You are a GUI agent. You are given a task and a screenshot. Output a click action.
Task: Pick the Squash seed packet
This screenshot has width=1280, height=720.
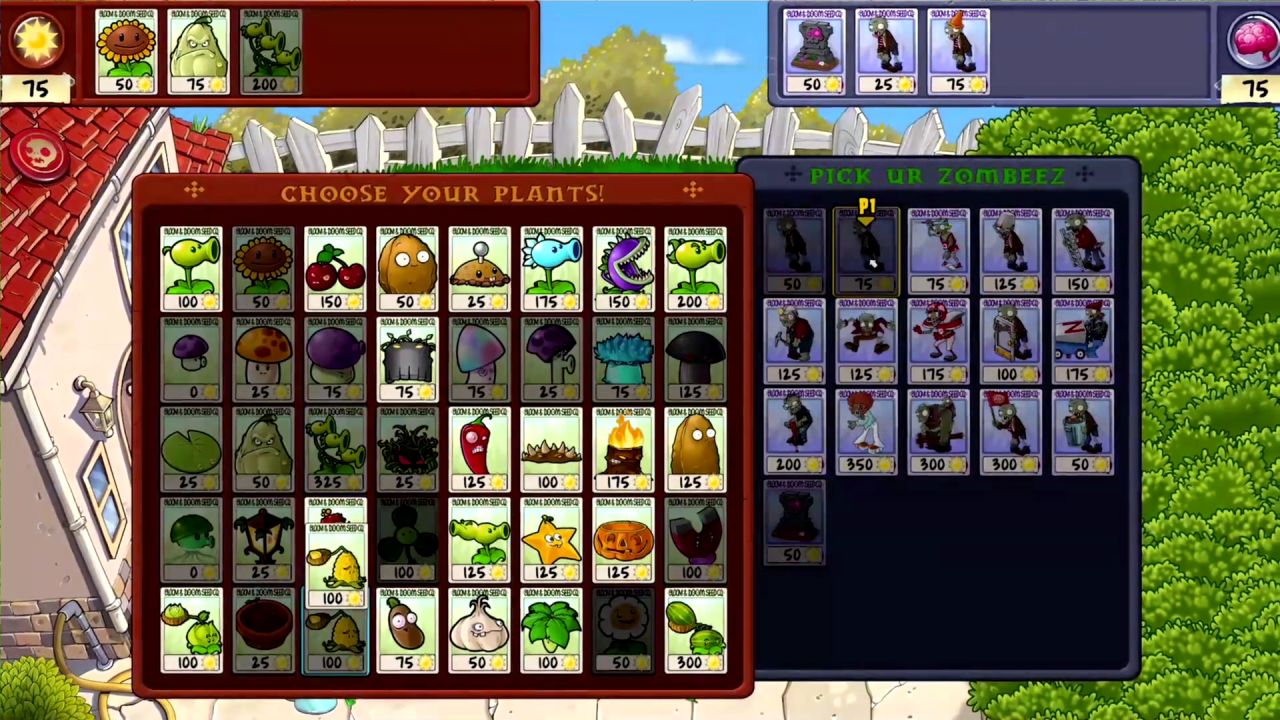pos(262,450)
